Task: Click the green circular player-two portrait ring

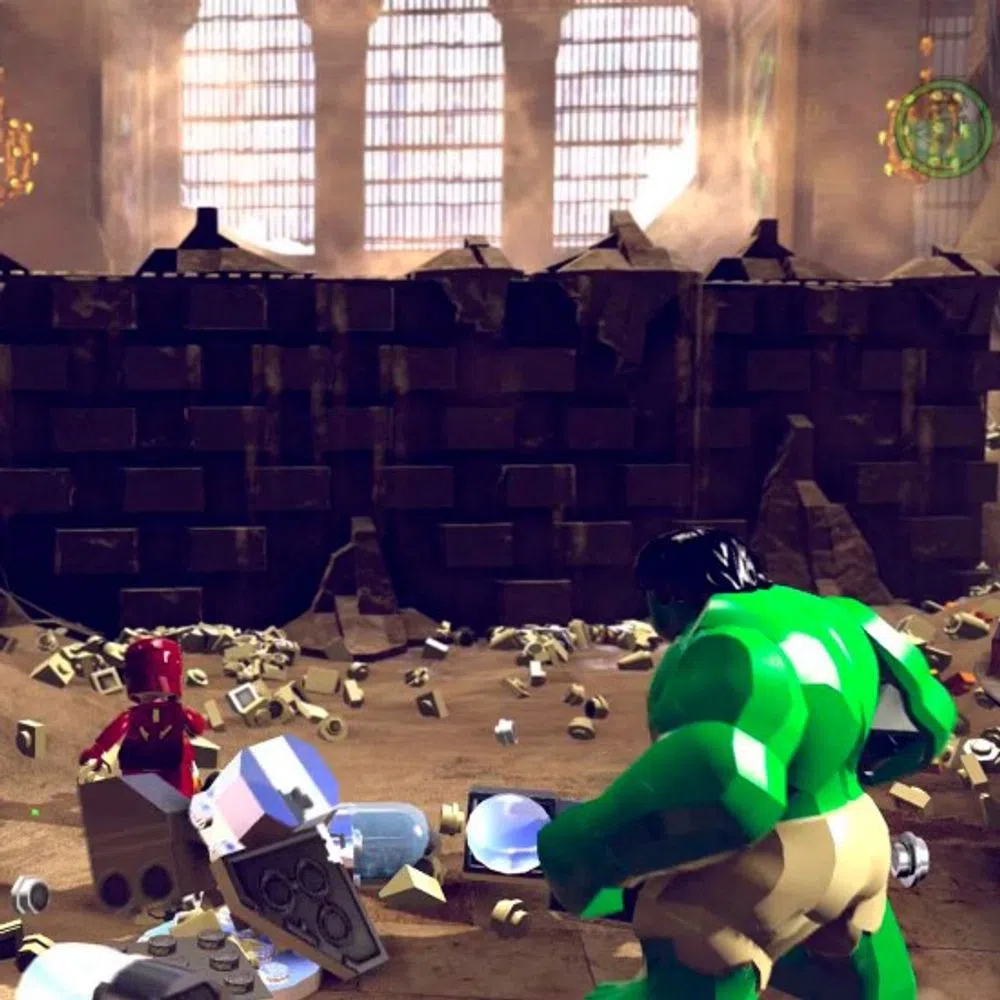Action: [942, 129]
